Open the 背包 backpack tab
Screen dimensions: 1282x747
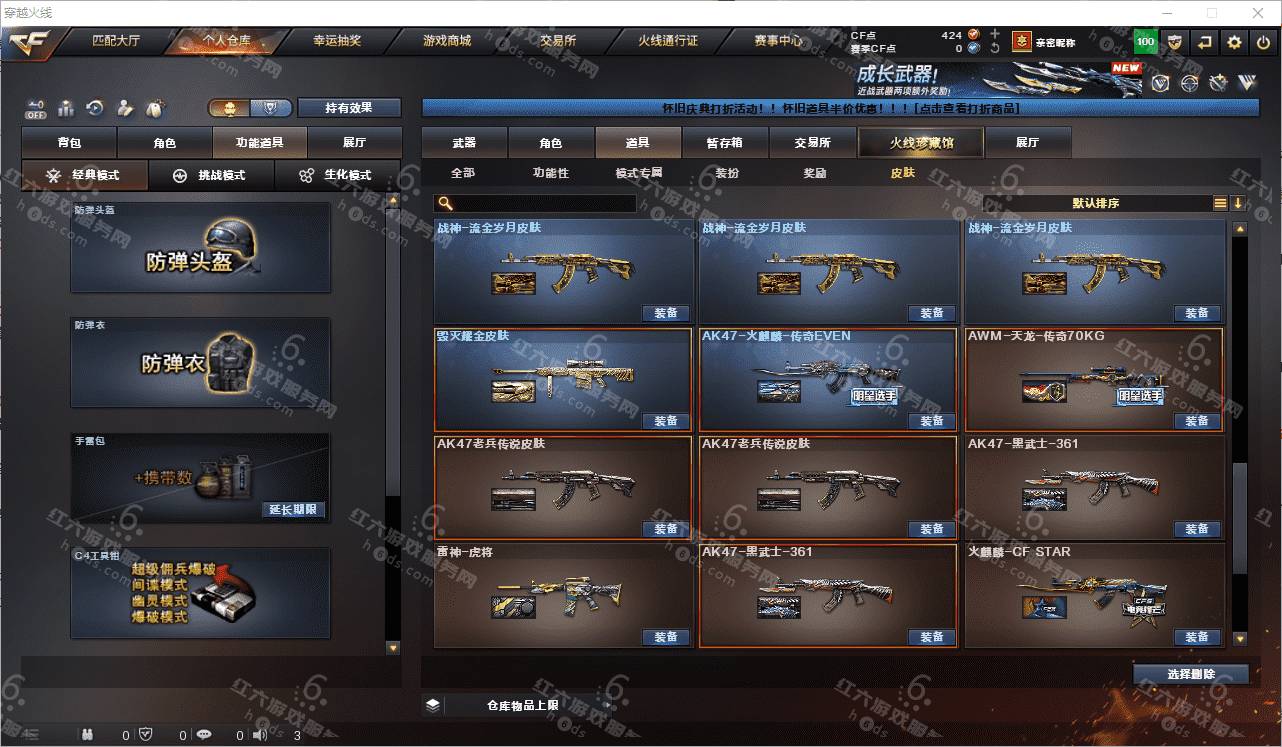69,143
